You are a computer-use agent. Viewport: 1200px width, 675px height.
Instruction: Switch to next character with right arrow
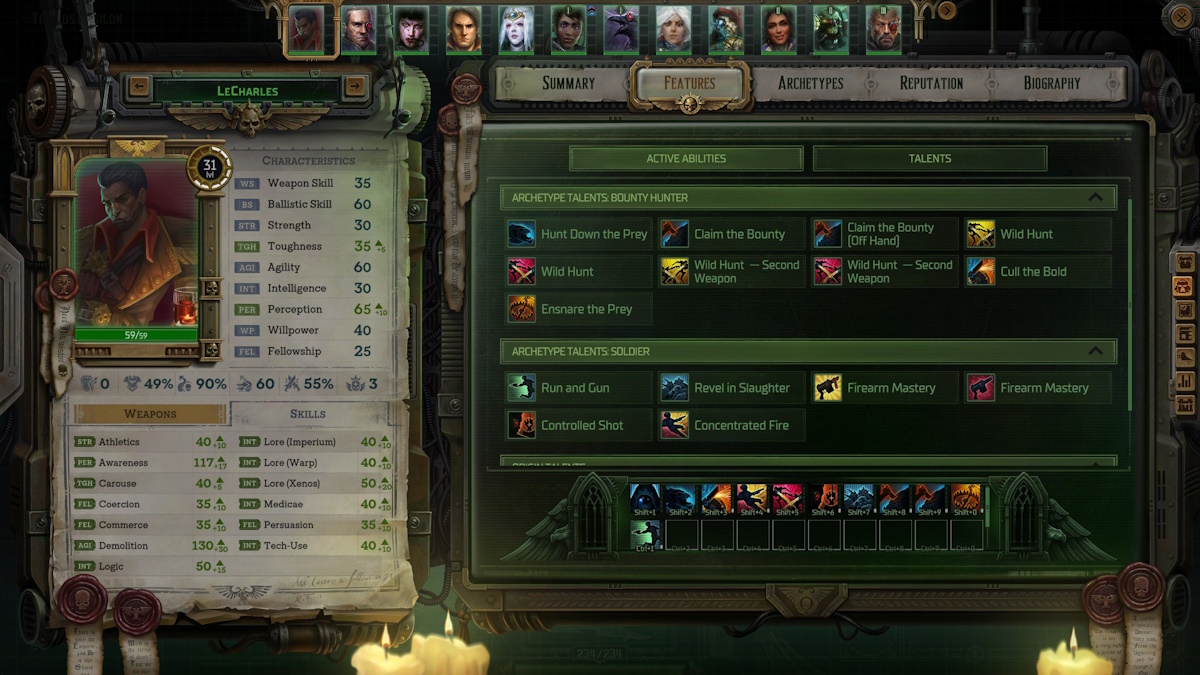(x=354, y=87)
